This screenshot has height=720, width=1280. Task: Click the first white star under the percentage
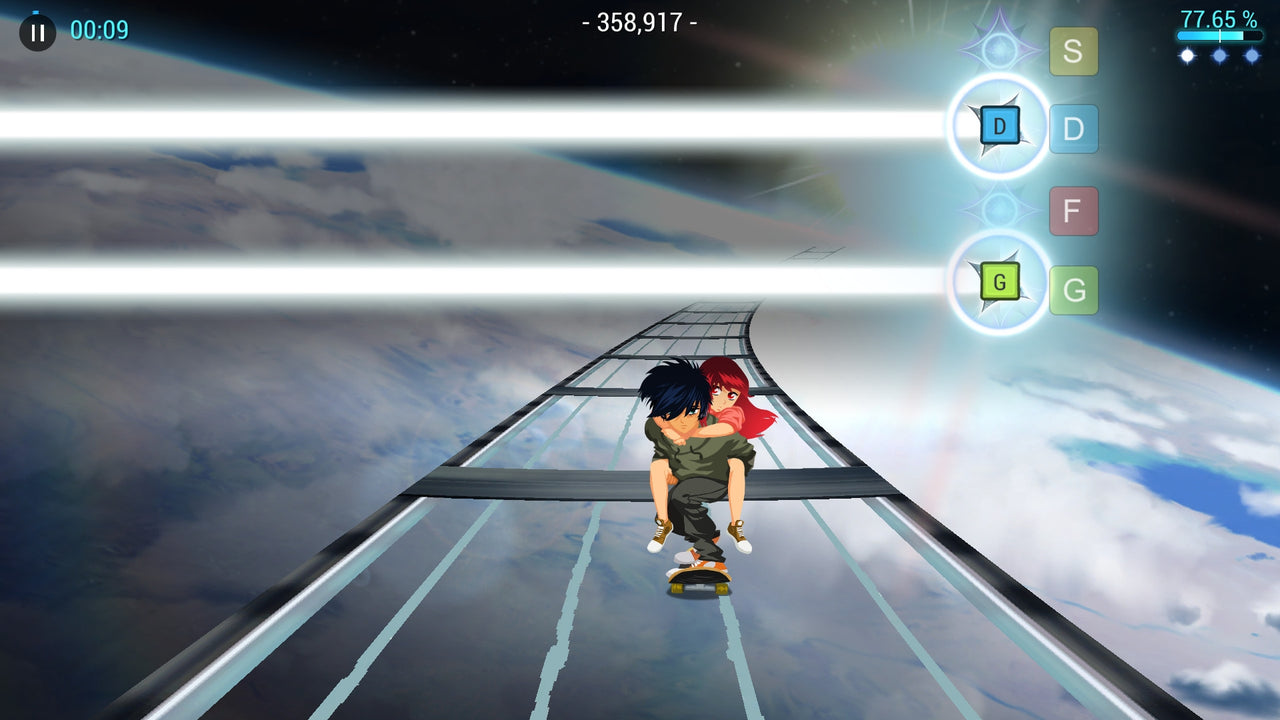1186,55
